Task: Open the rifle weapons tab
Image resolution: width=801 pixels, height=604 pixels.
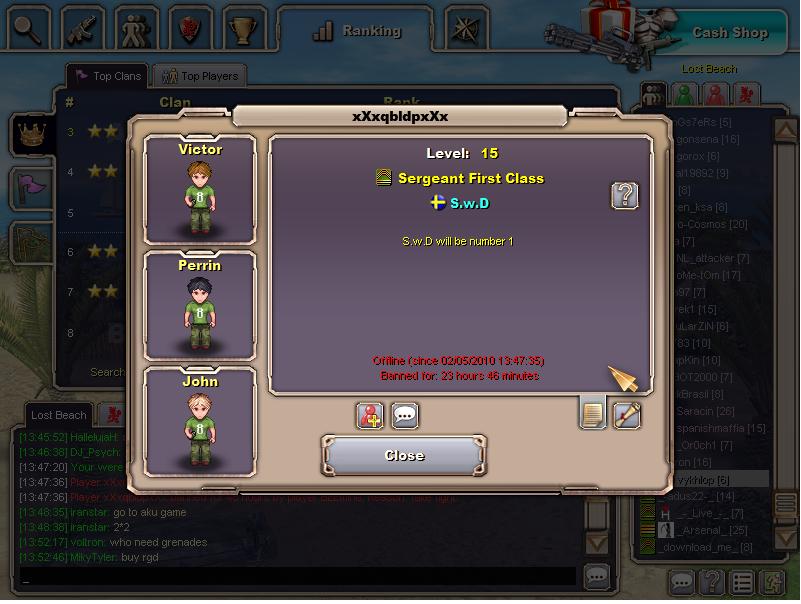Action: click(x=83, y=28)
